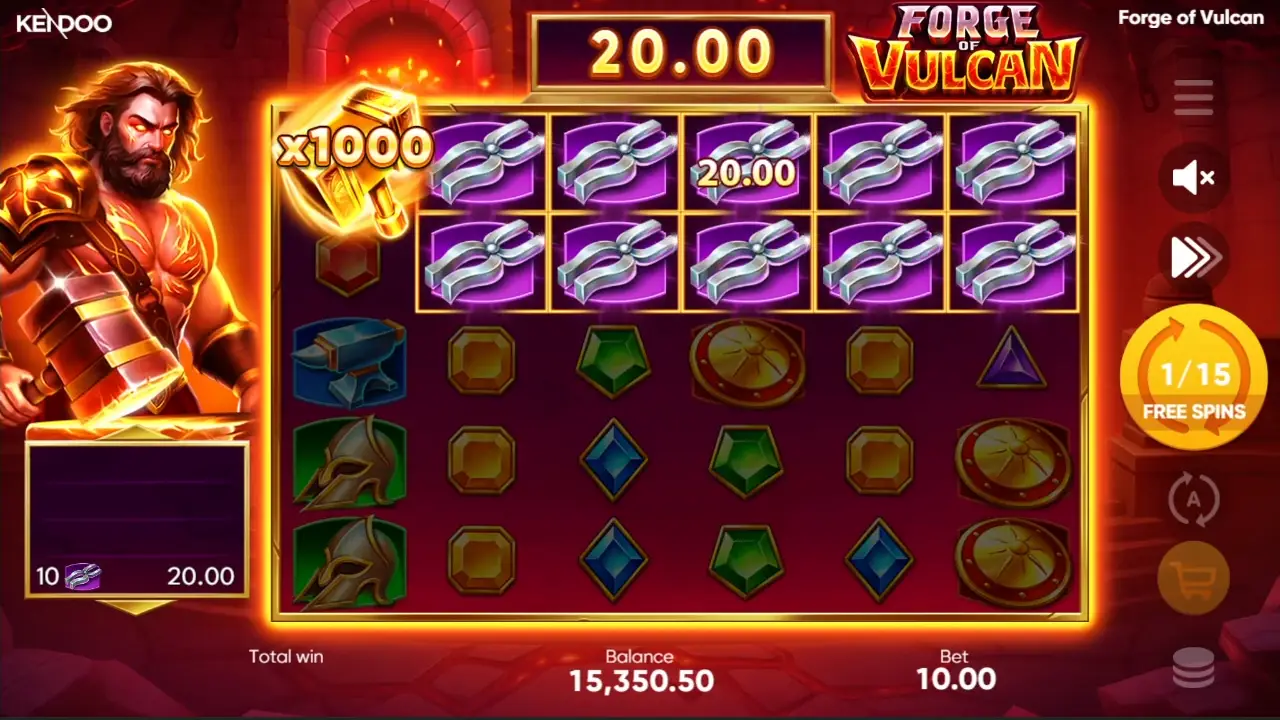This screenshot has width=1280, height=720.
Task: Click the Forge of Vulcan title text
Action: (1190, 17)
